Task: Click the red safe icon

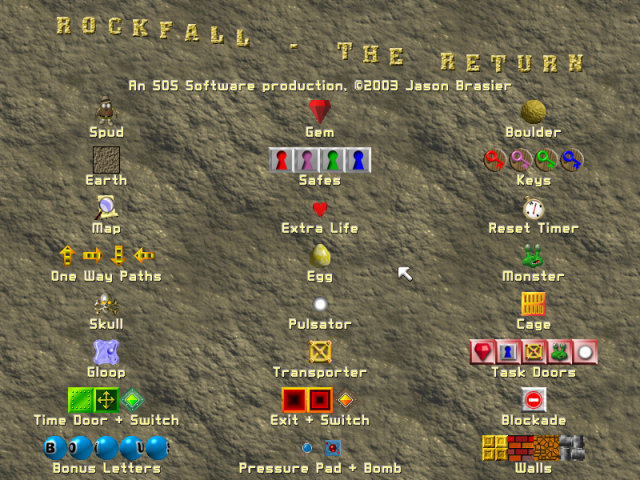Action: [282, 160]
